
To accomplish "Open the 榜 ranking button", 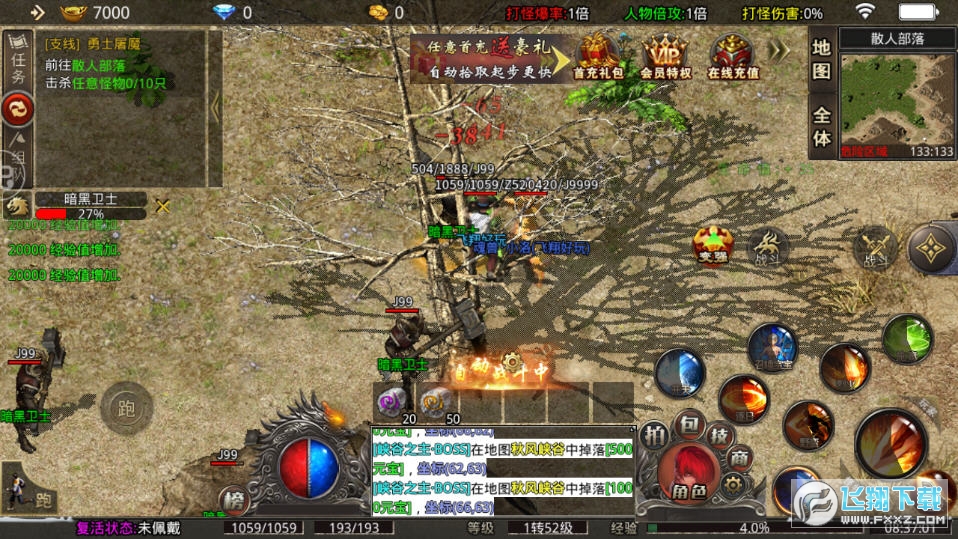I will pos(235,500).
